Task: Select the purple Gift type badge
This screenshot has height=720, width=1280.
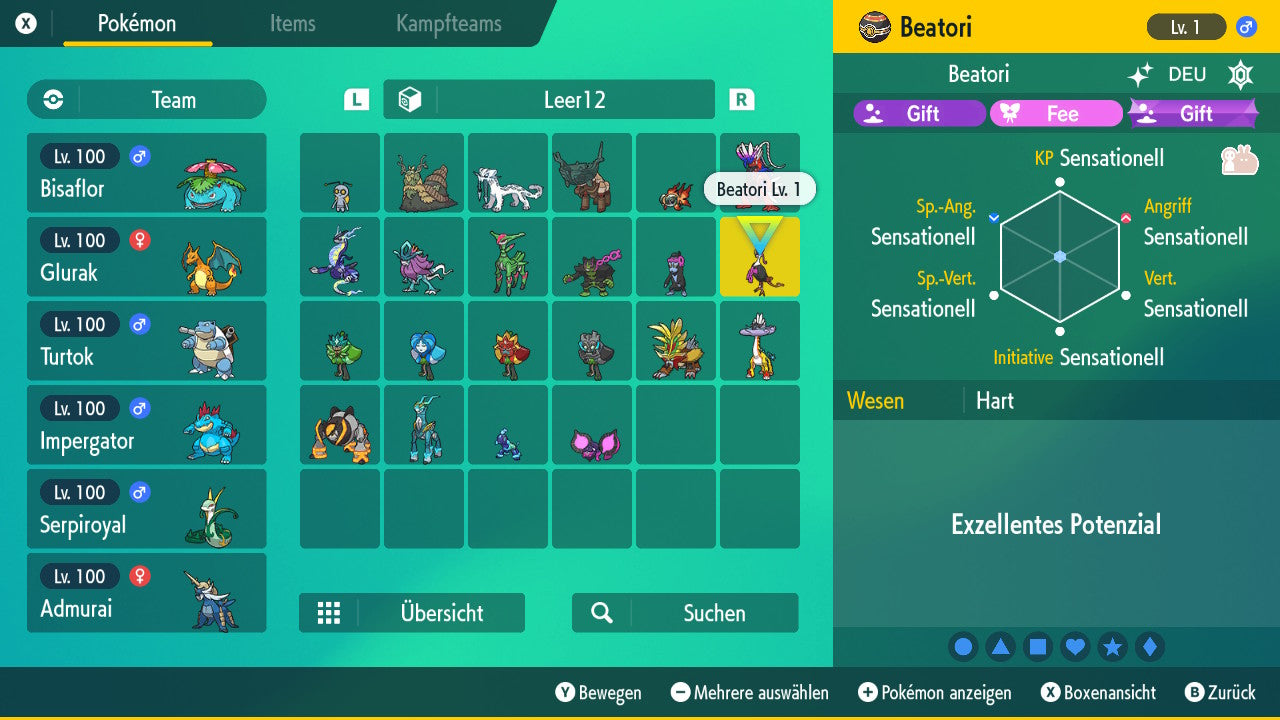Action: 918,113
